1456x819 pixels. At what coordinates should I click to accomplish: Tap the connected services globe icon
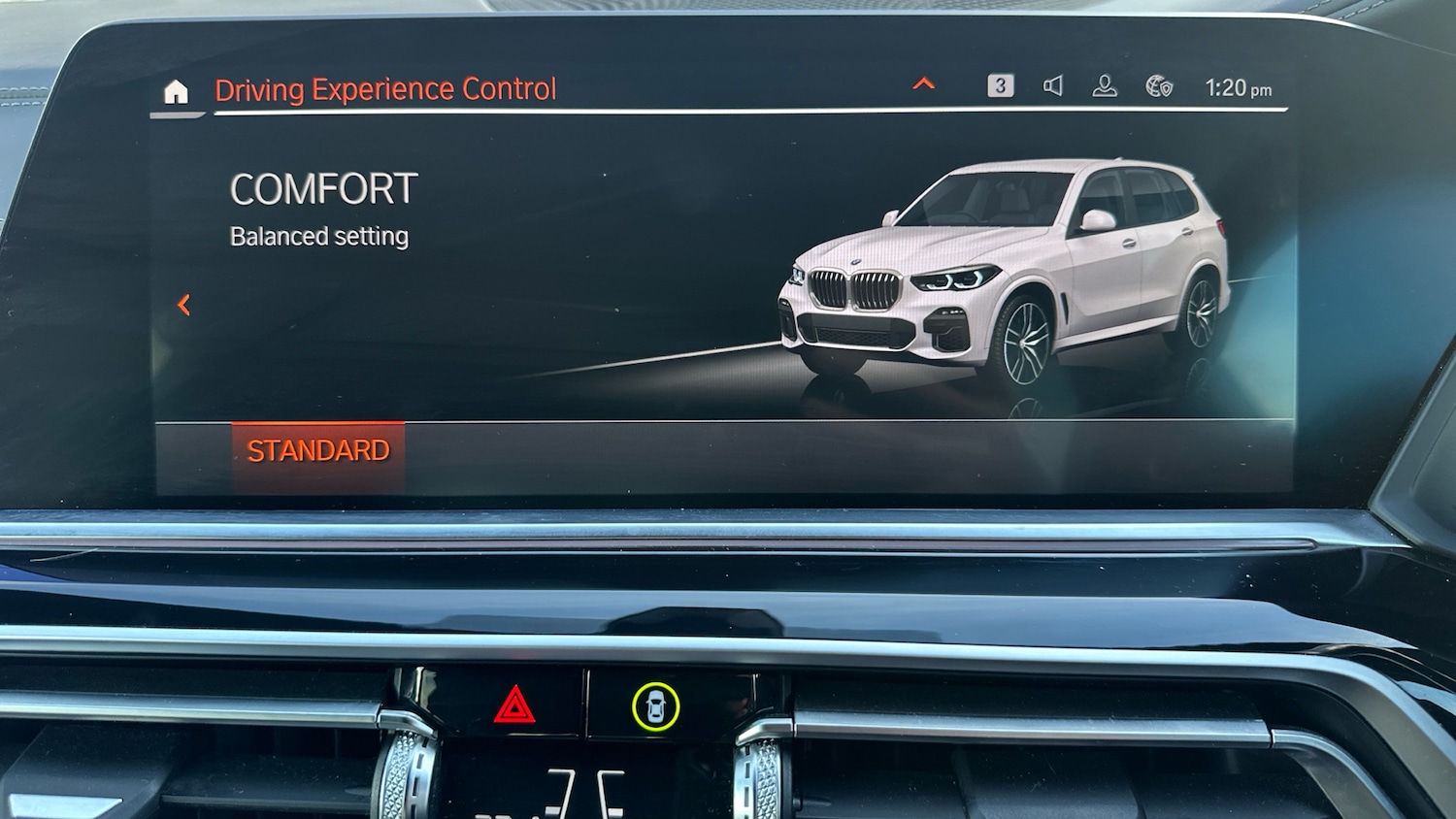(x=1157, y=87)
